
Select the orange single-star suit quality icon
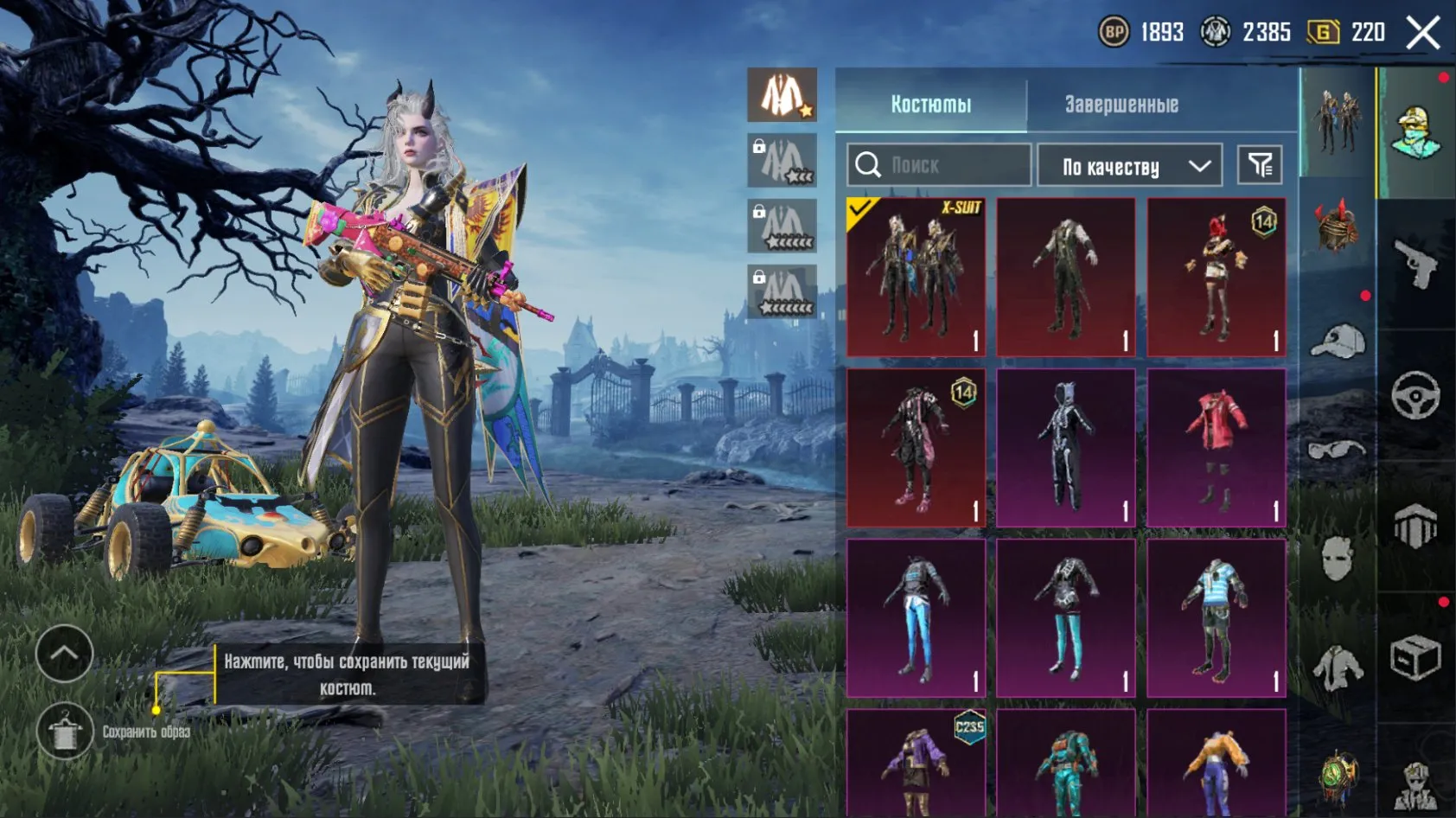click(782, 95)
